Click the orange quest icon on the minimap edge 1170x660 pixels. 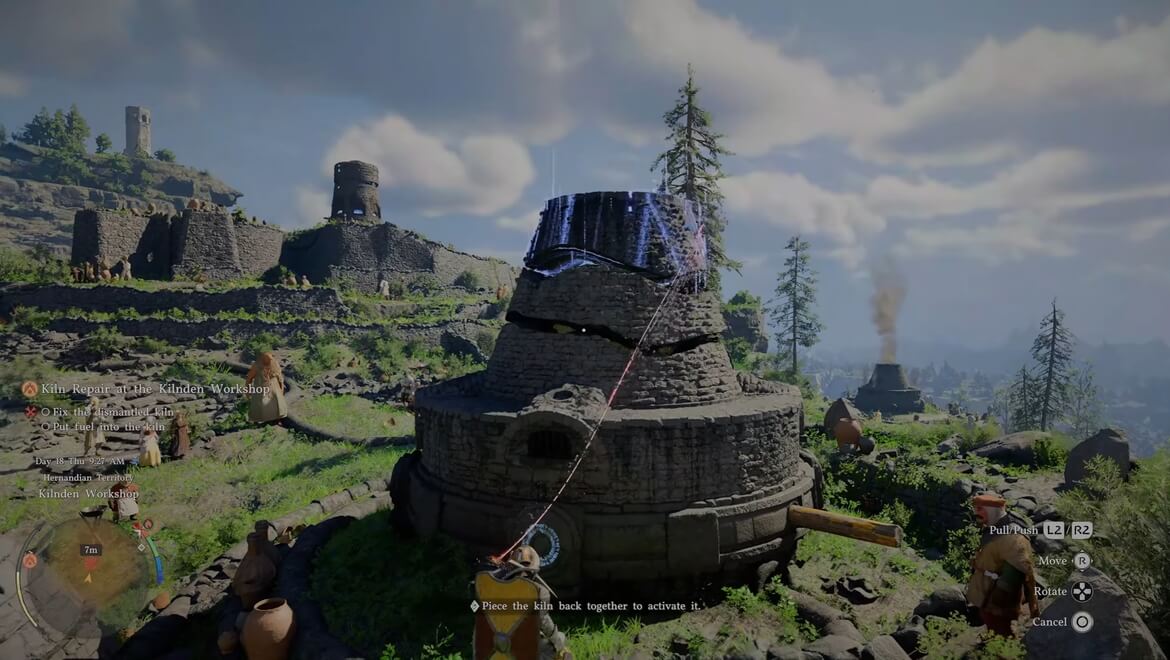pyautogui.click(x=29, y=560)
